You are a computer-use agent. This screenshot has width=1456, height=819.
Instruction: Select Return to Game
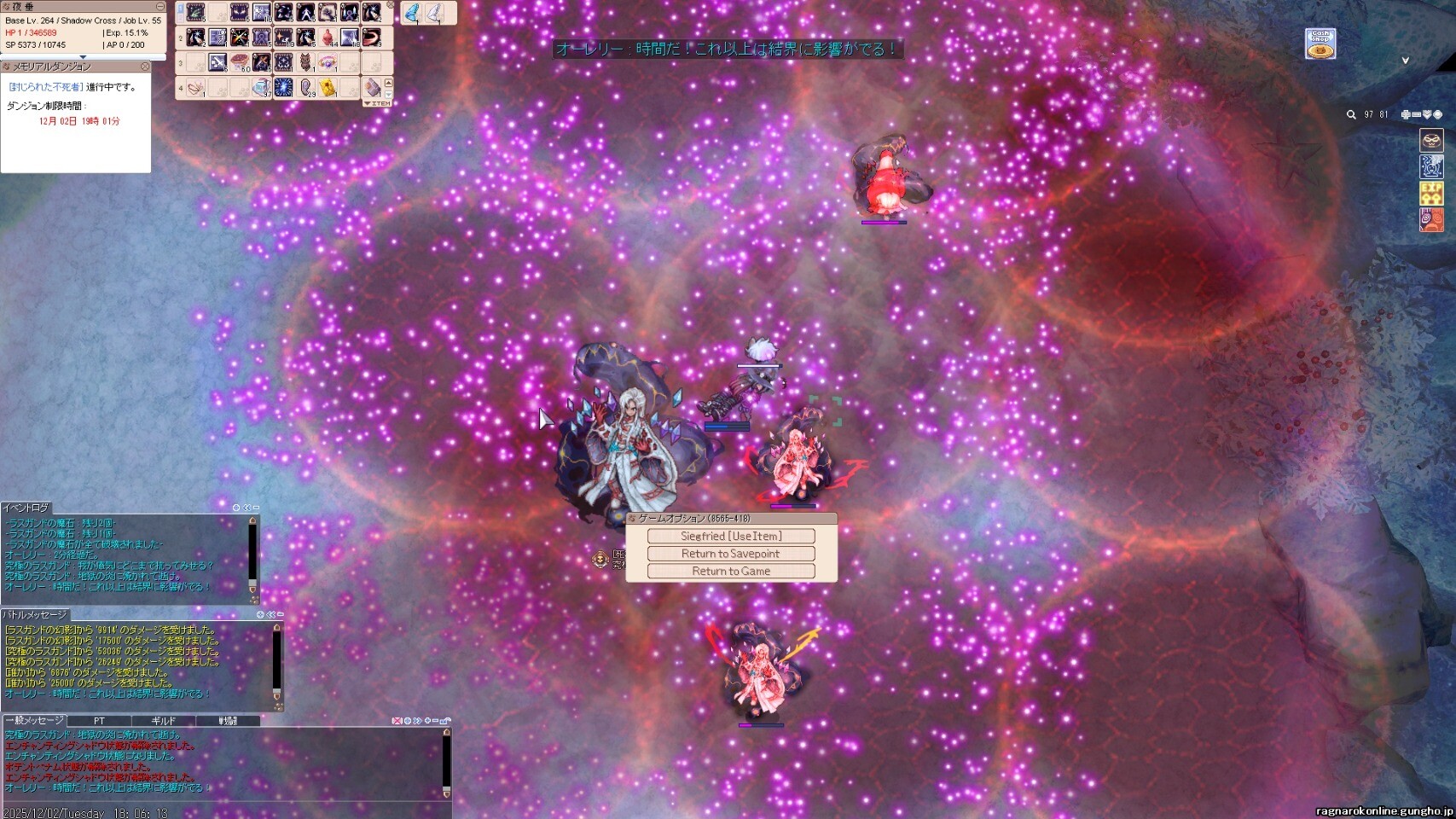[731, 572]
